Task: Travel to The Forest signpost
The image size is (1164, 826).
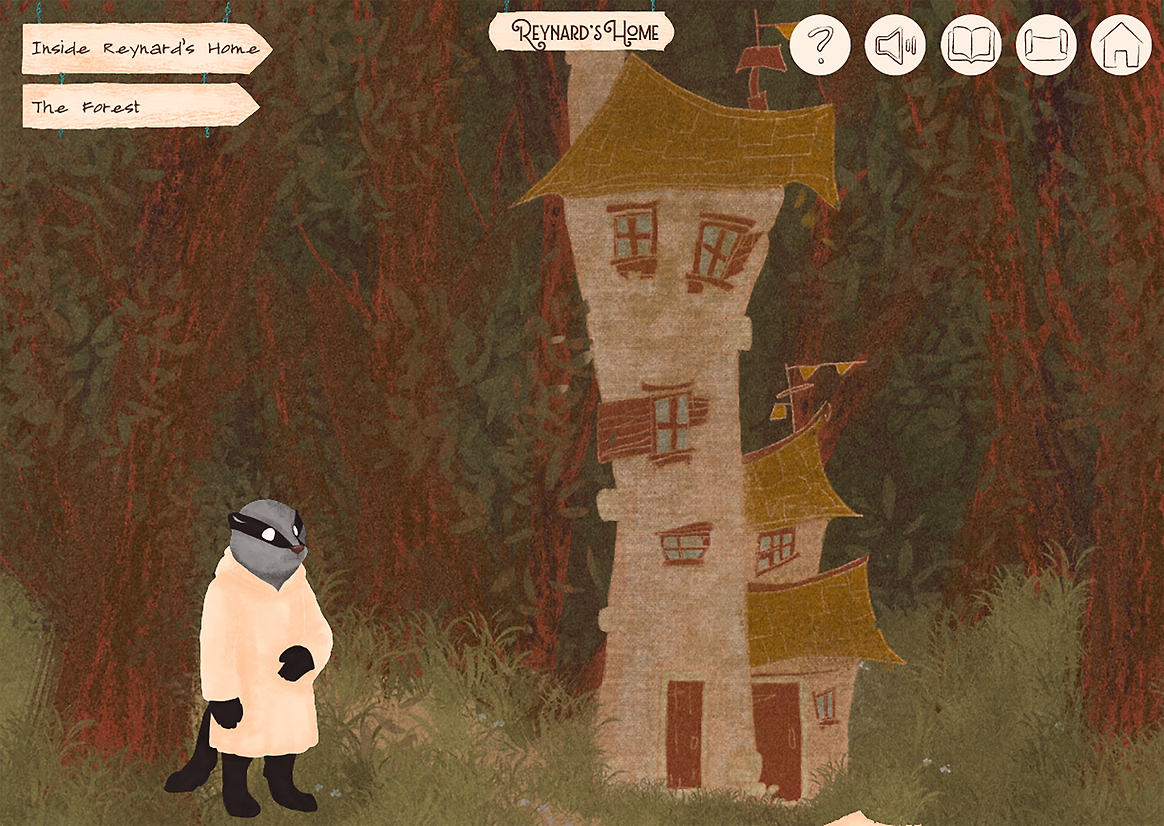Action: (139, 106)
